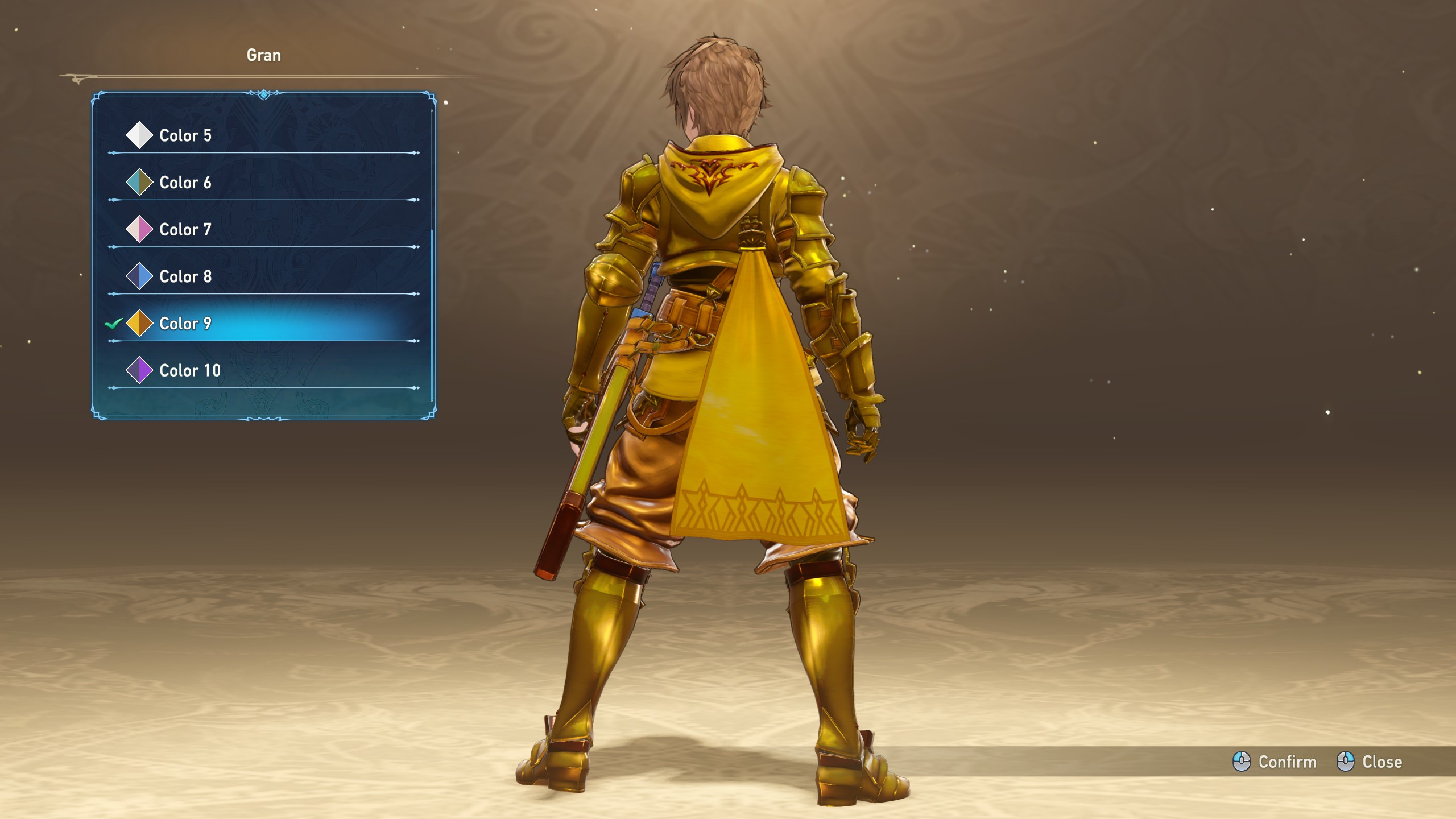This screenshot has width=1456, height=819.
Task: Select the highlighted Color 9 gold entry
Action: click(x=185, y=324)
